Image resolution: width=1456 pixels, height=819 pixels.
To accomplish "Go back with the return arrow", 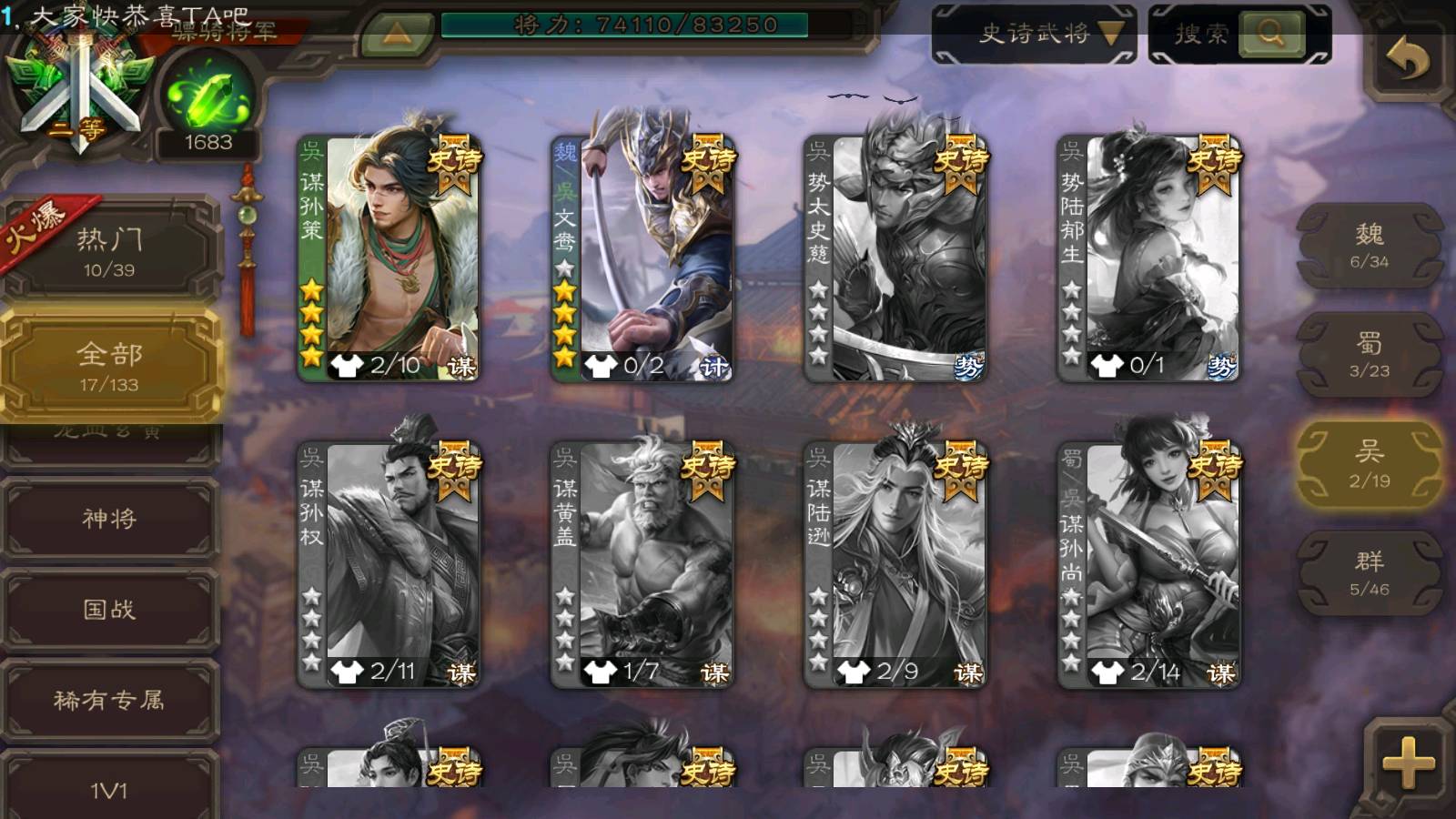I will [x=1406, y=60].
